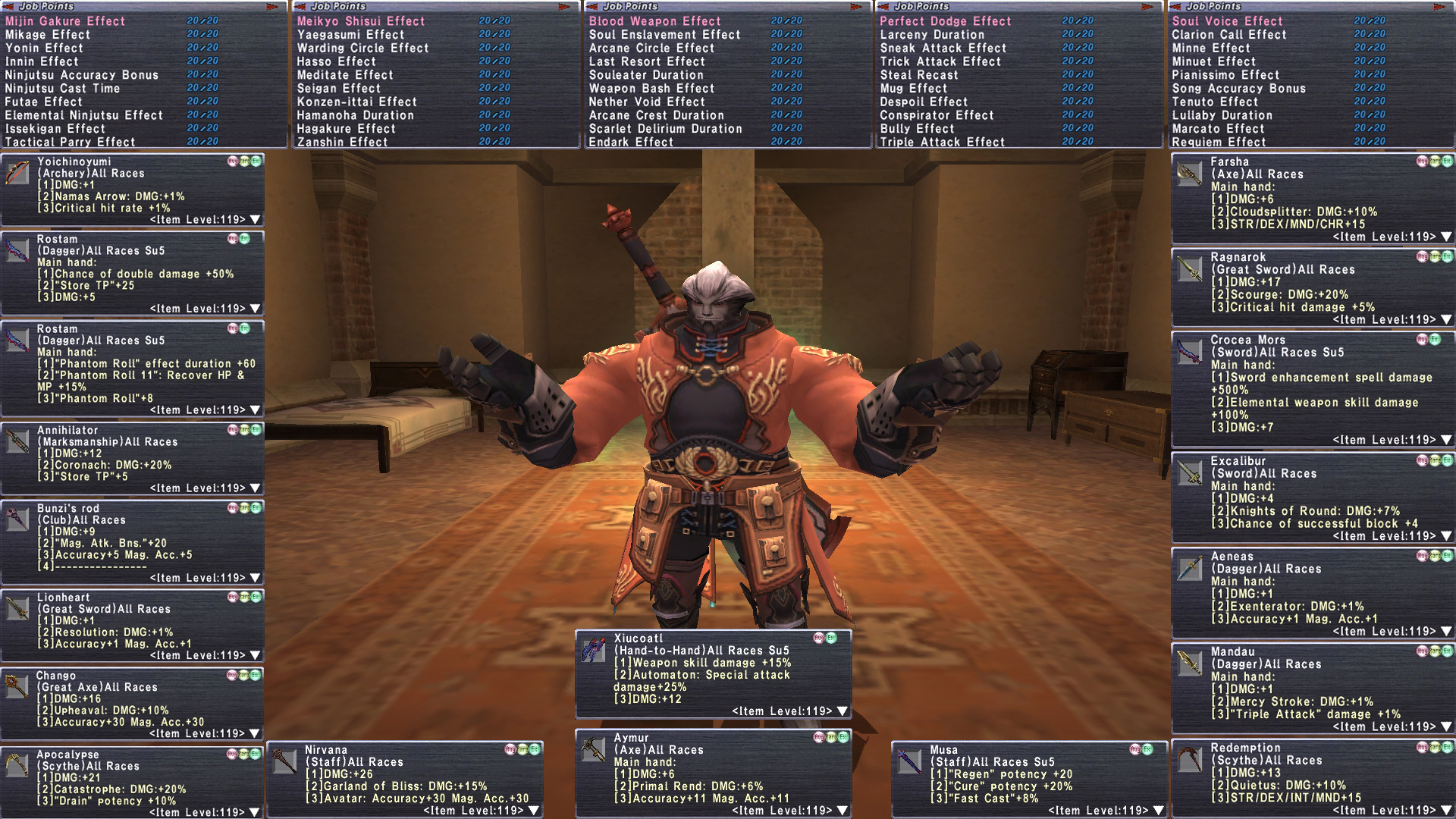Select the Soul Voice Effect entry
The height and width of the screenshot is (819, 1456).
1227,21
